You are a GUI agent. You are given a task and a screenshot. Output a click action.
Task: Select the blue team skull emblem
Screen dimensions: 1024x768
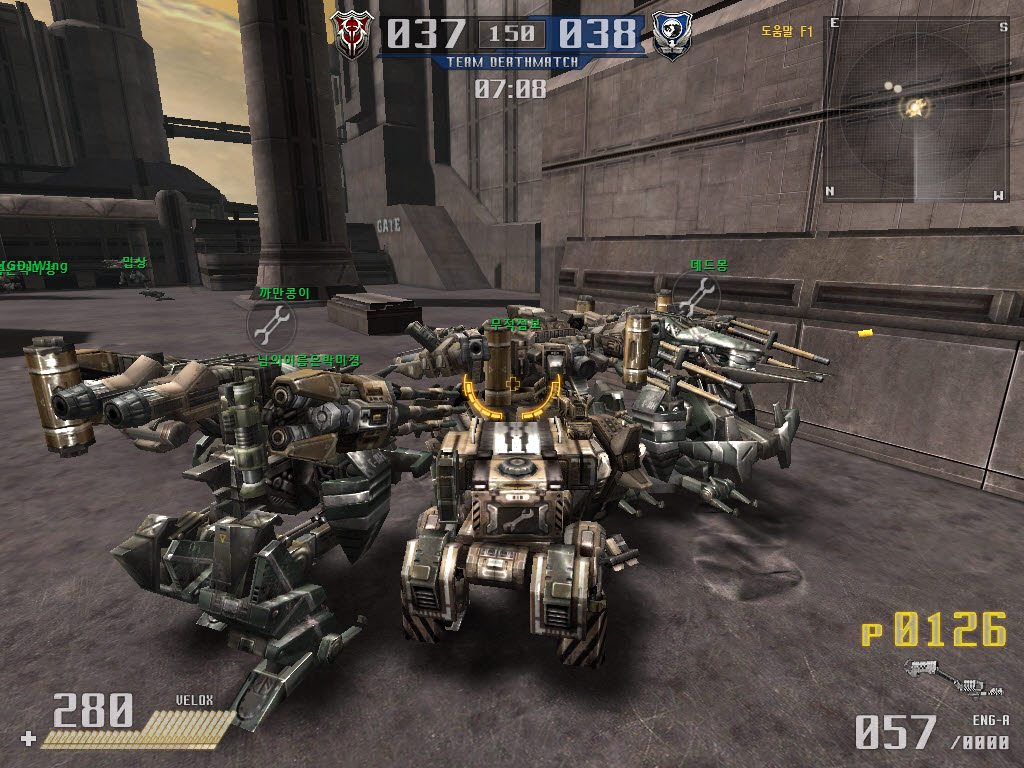(x=671, y=36)
